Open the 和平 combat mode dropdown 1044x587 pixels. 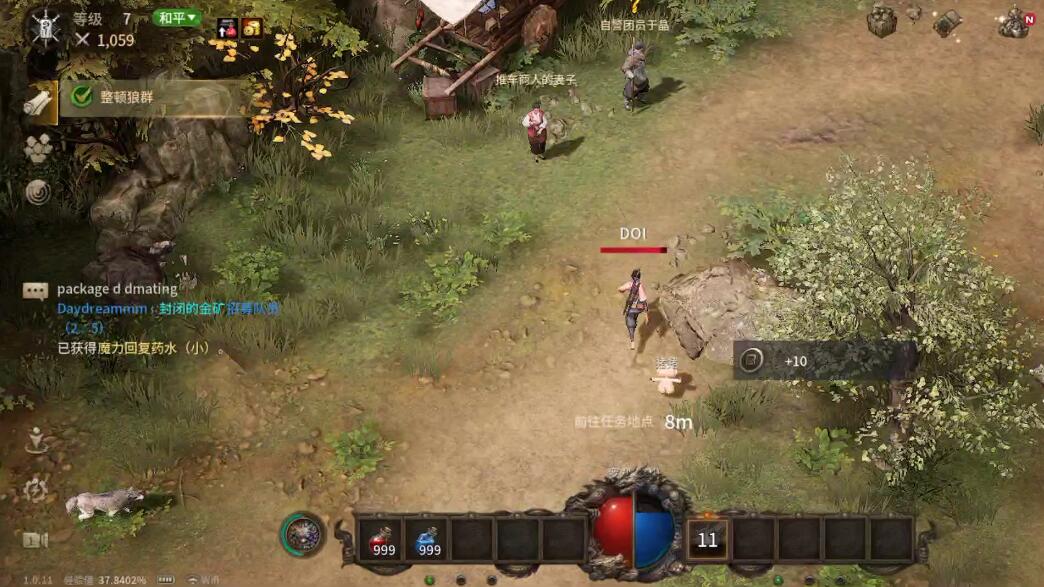pos(177,18)
